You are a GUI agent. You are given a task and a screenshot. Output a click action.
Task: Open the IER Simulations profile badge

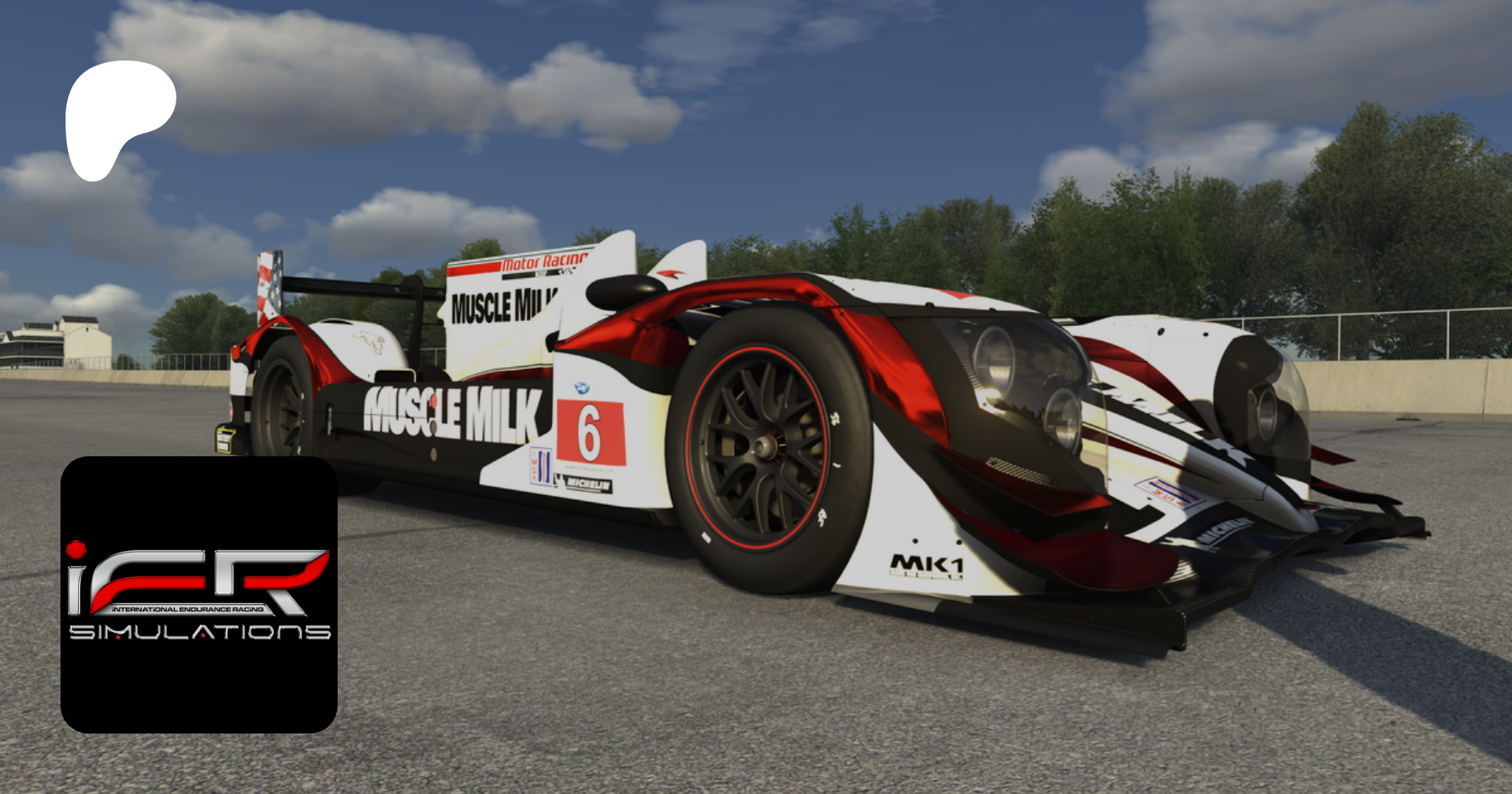199,594
